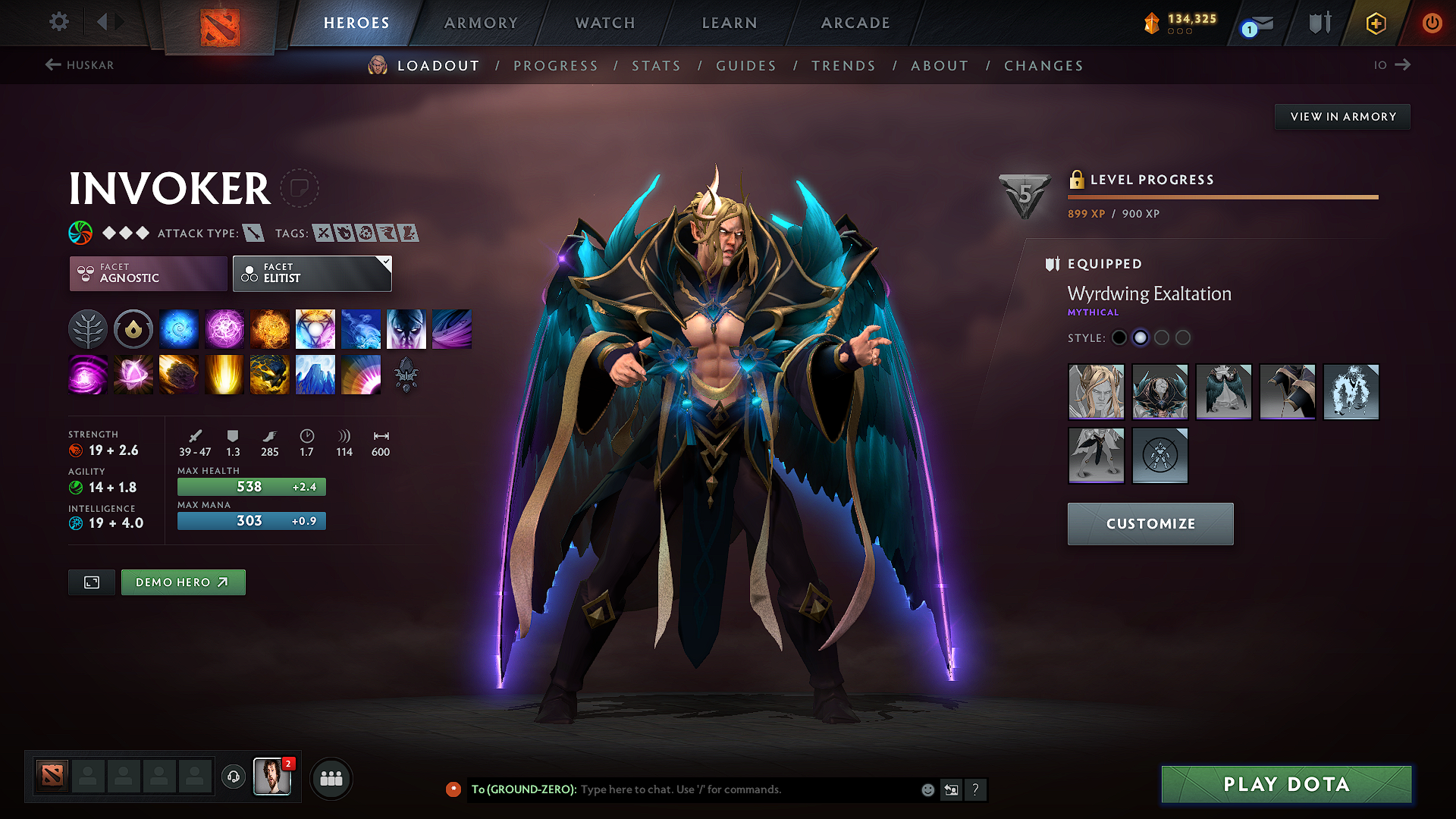The height and width of the screenshot is (819, 1456).
Task: Click the Chaos Meteor spell icon
Action: (x=179, y=375)
